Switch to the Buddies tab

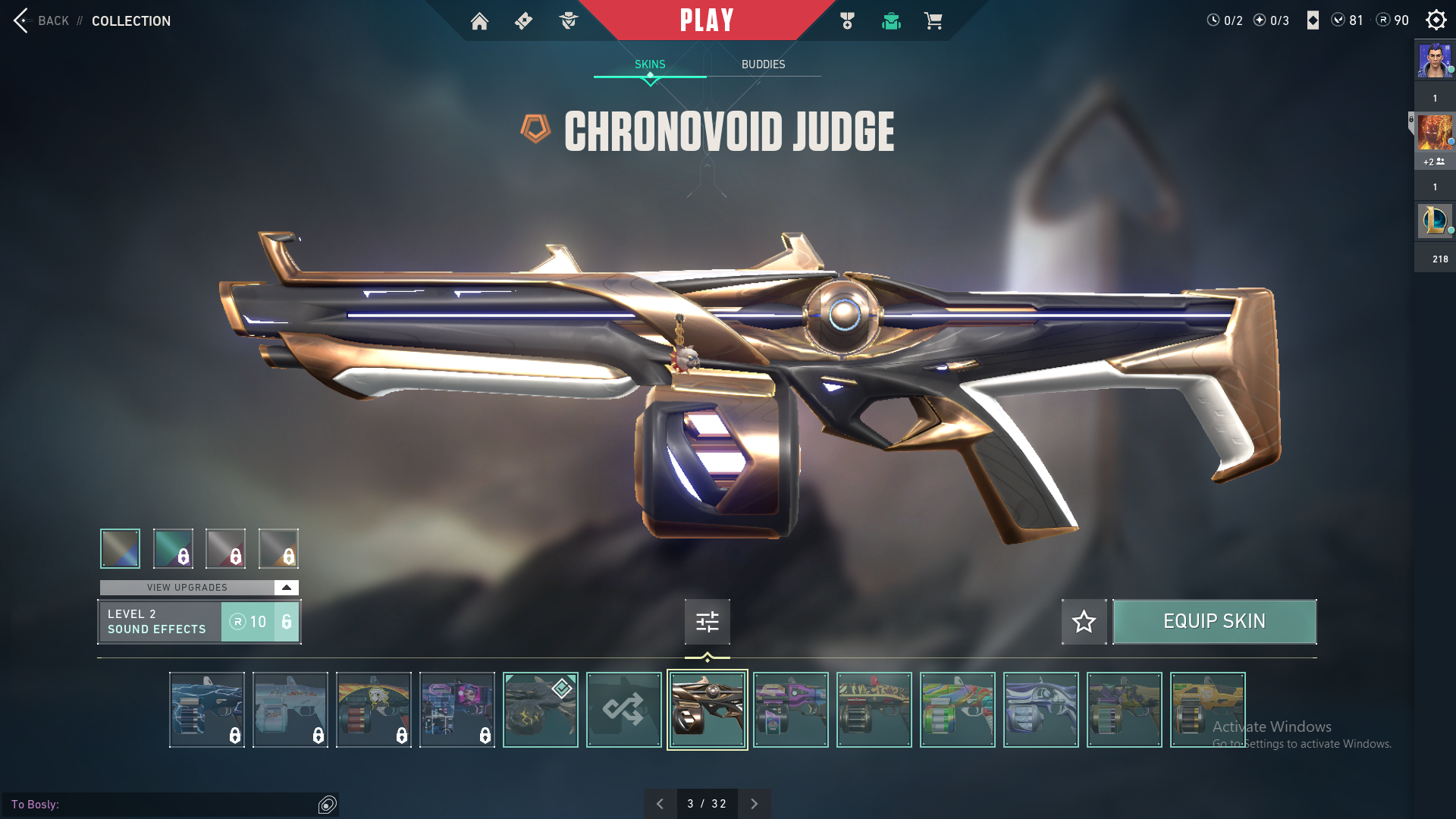click(x=763, y=64)
